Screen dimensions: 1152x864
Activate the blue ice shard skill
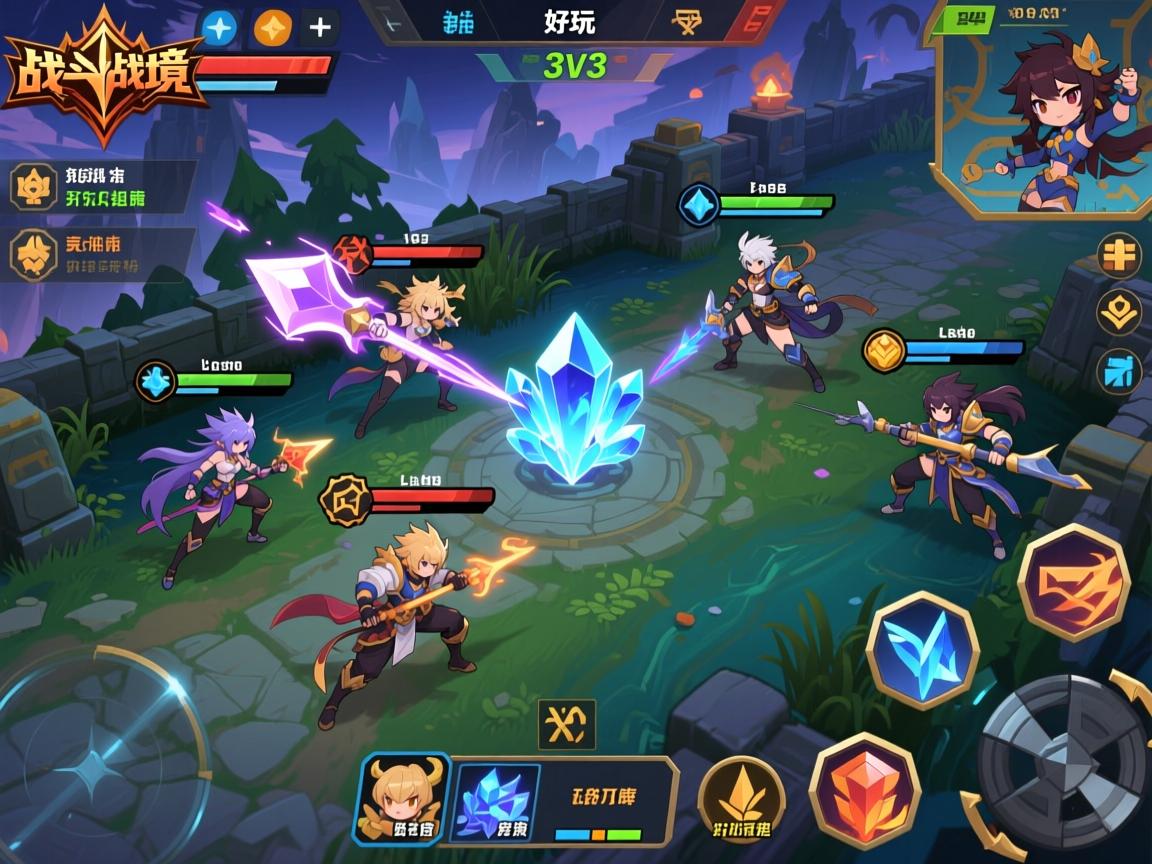pos(921,650)
